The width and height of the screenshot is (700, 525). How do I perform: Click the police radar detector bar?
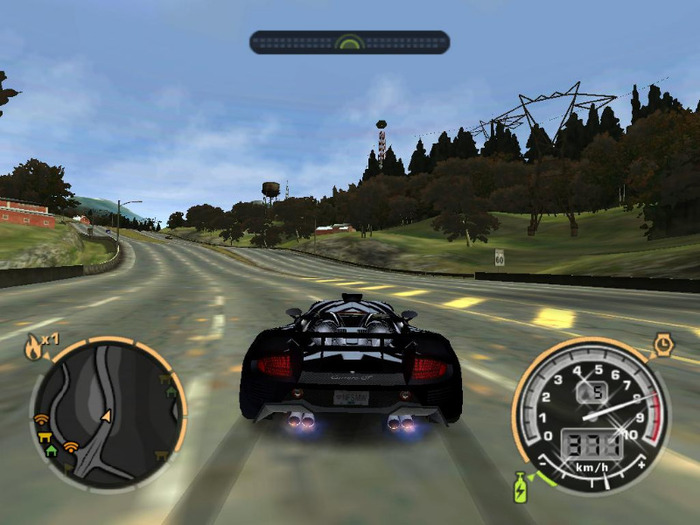pos(349,42)
